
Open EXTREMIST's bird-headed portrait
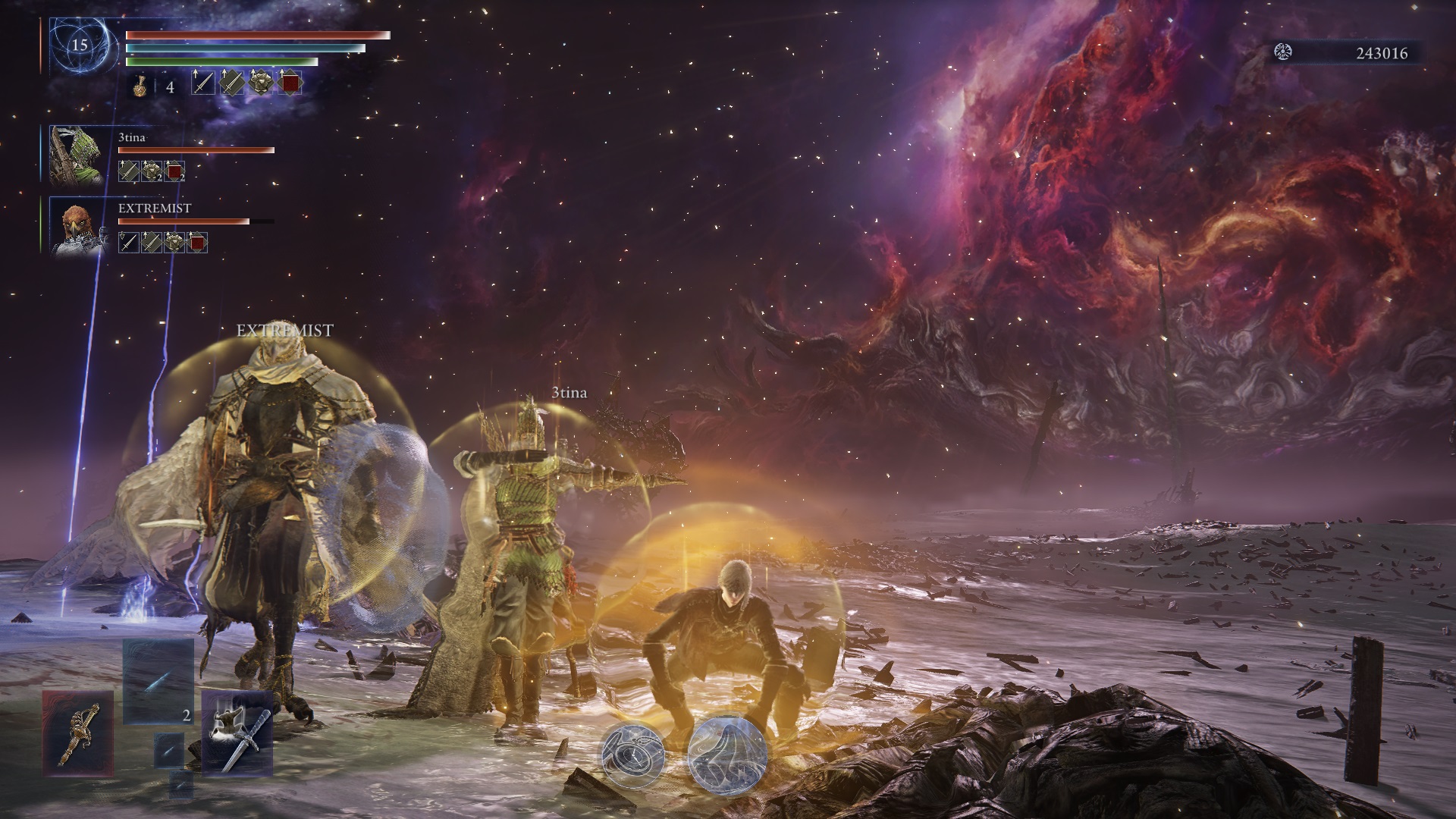point(75,227)
